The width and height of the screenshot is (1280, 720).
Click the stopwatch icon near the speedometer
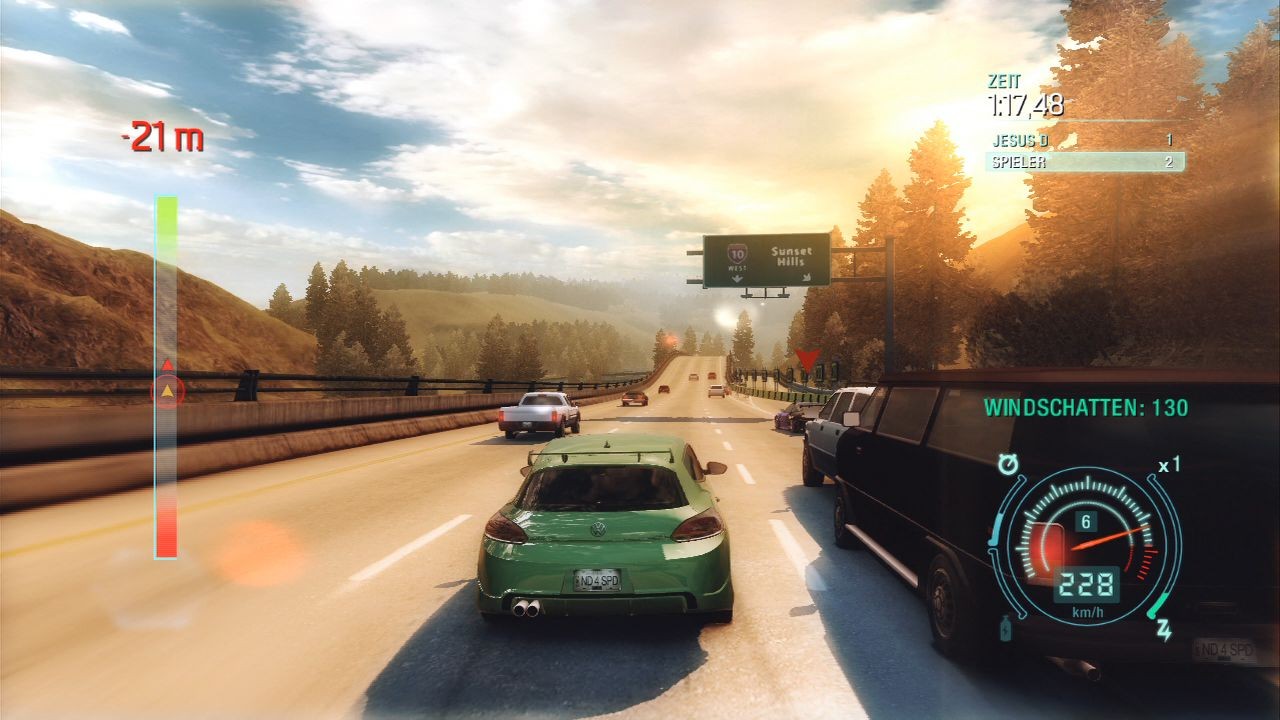(x=1008, y=462)
